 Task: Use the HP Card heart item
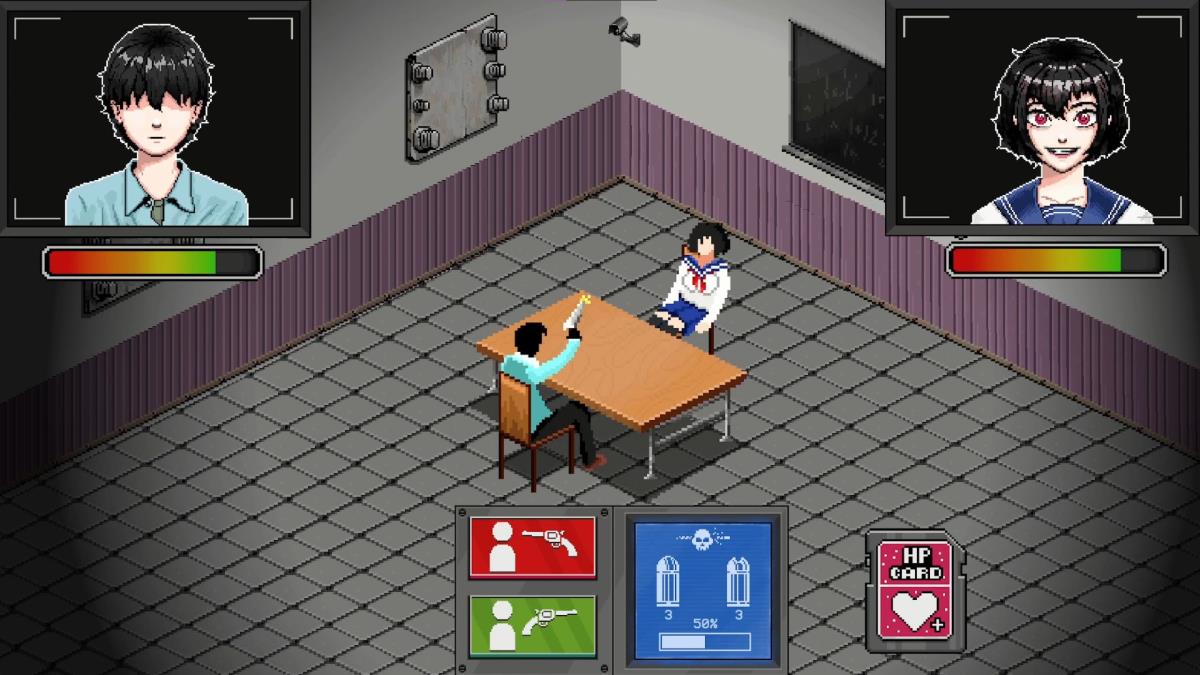[915, 592]
